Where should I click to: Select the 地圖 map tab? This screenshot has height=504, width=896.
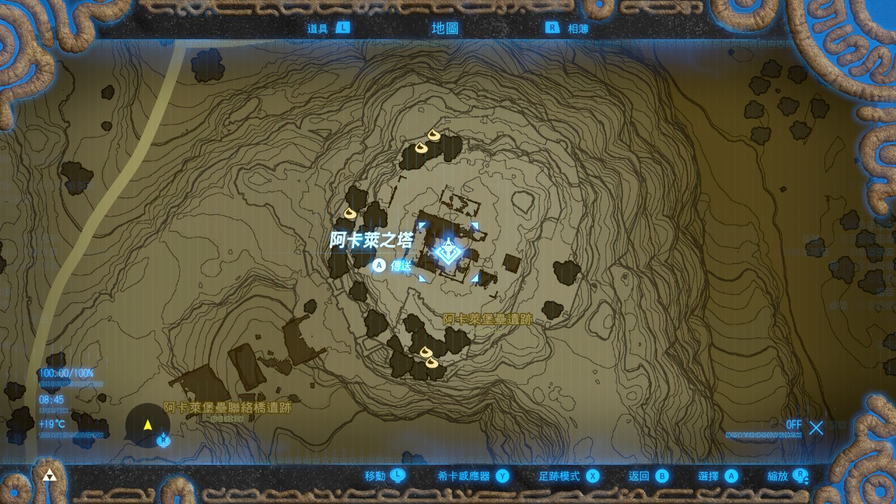click(x=445, y=28)
